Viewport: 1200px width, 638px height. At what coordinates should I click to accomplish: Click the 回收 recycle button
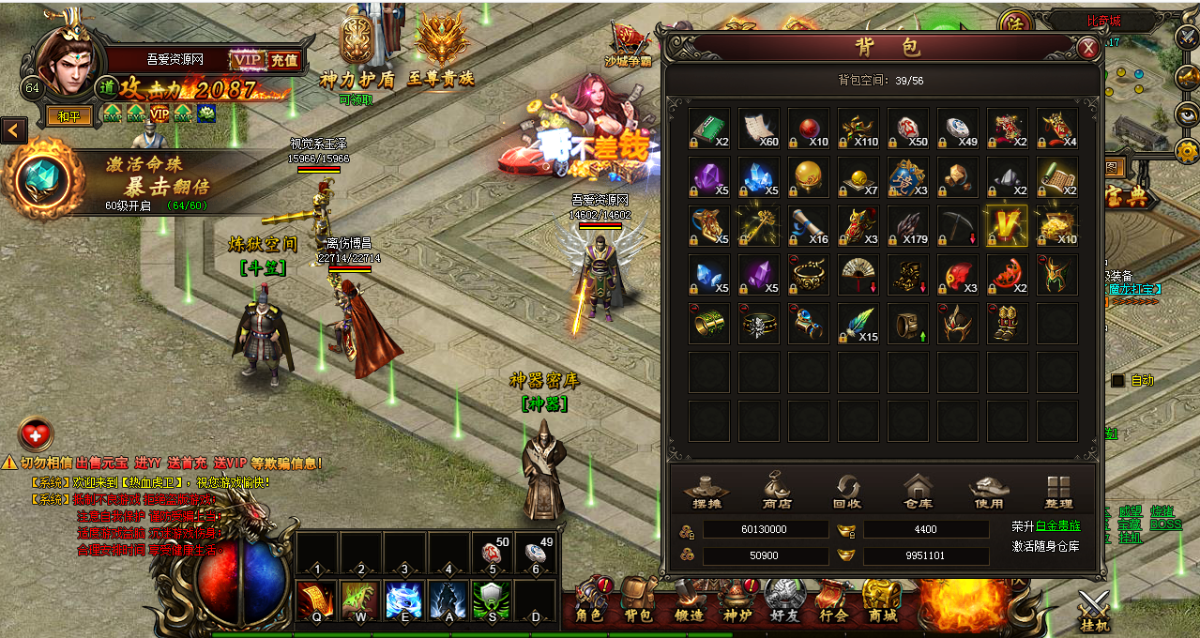click(848, 491)
